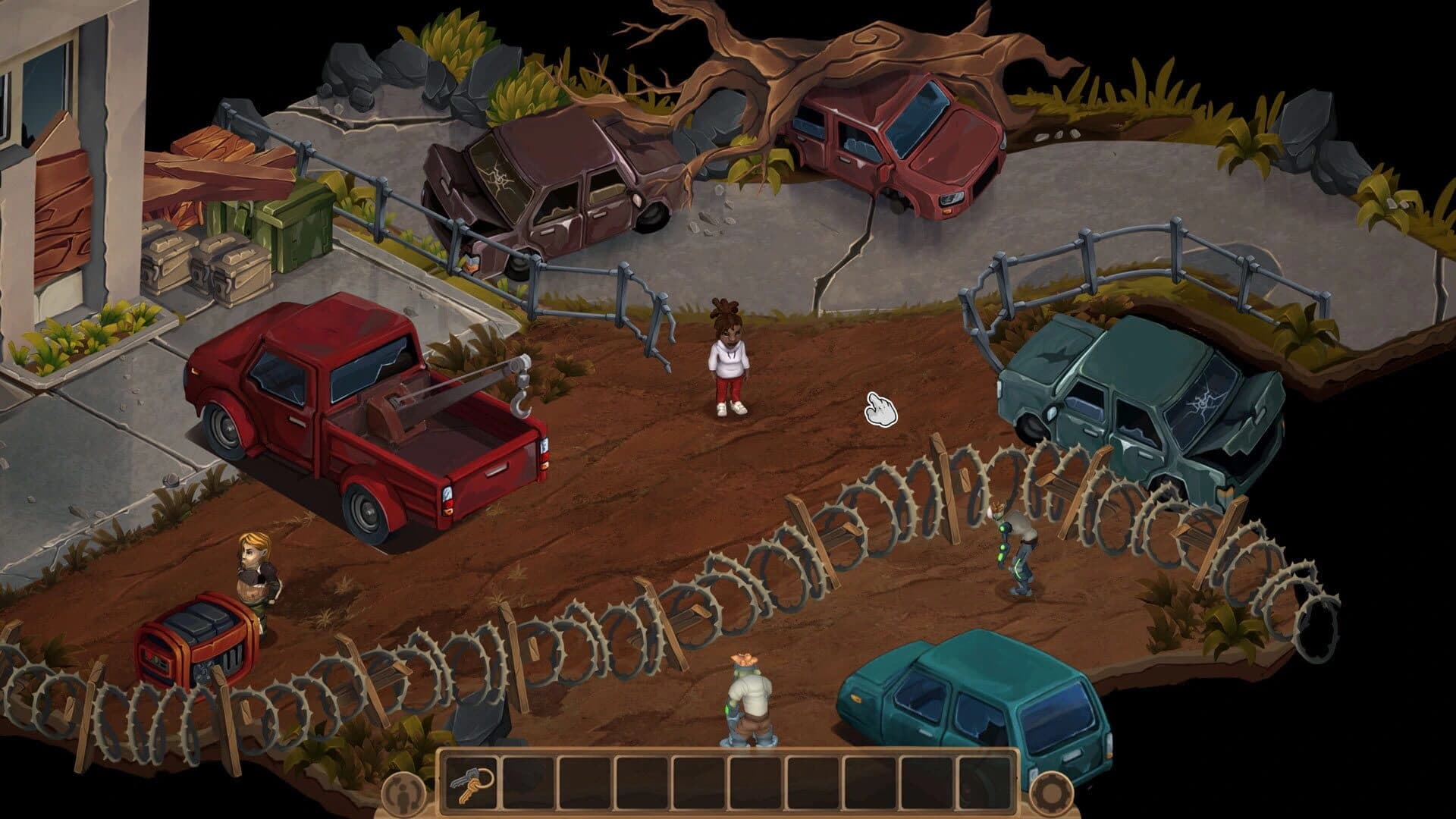Image resolution: width=1456 pixels, height=819 pixels.
Task: Click the green dumpster by the building
Action: [296, 227]
